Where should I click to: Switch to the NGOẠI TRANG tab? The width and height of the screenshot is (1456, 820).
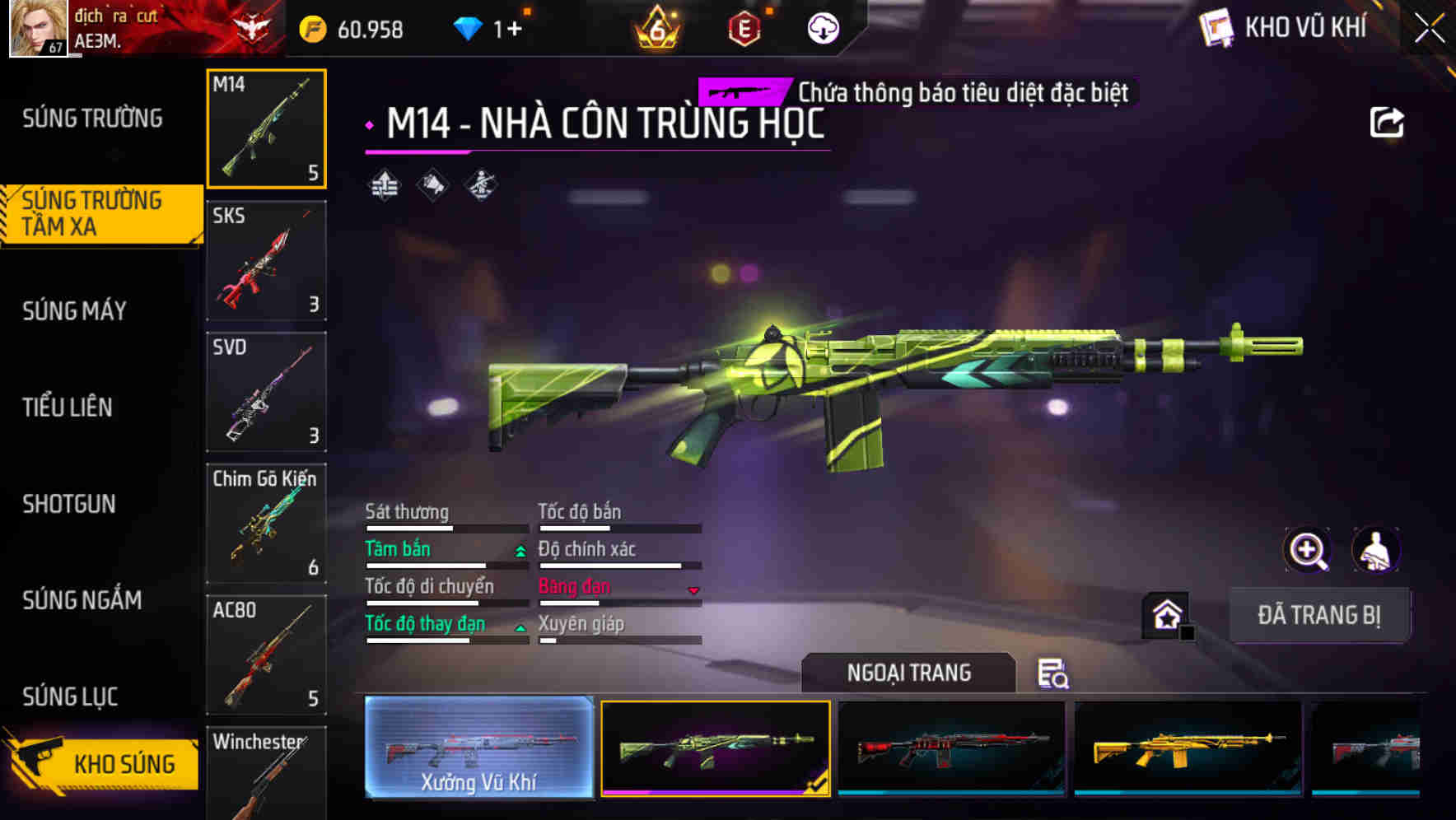click(910, 673)
